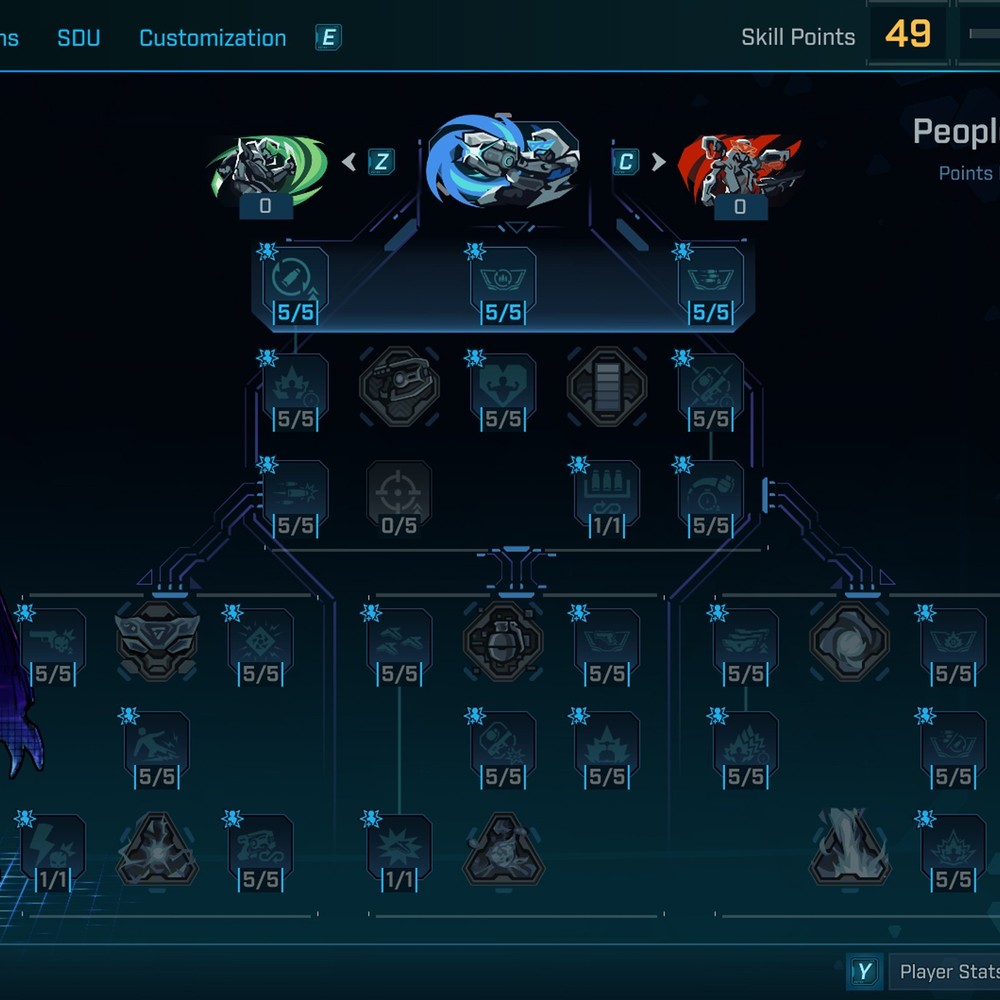Pick the flame capstone triangle node

849,848
